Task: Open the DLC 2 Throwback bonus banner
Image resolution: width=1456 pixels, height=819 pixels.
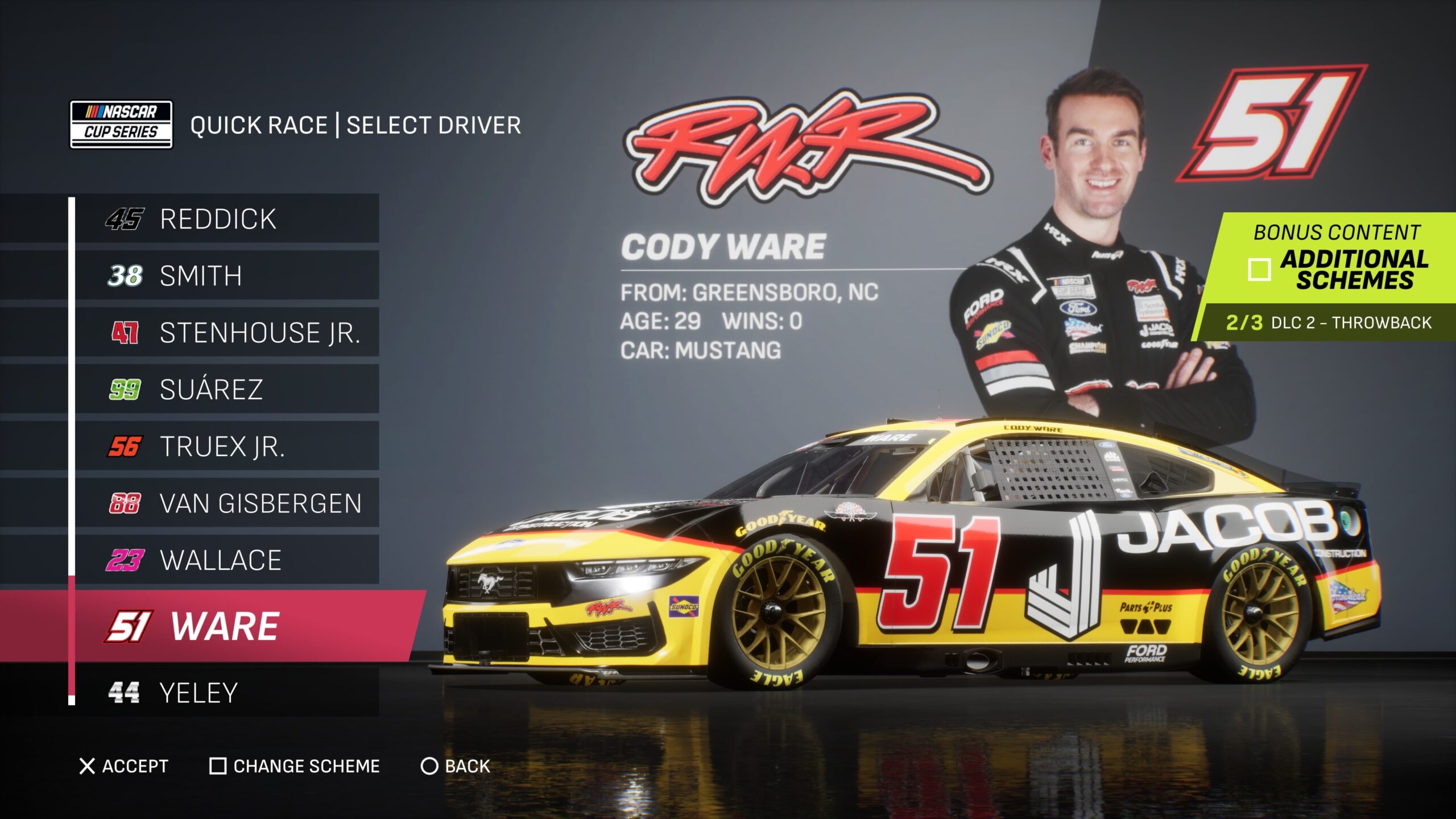Action: 1327,322
